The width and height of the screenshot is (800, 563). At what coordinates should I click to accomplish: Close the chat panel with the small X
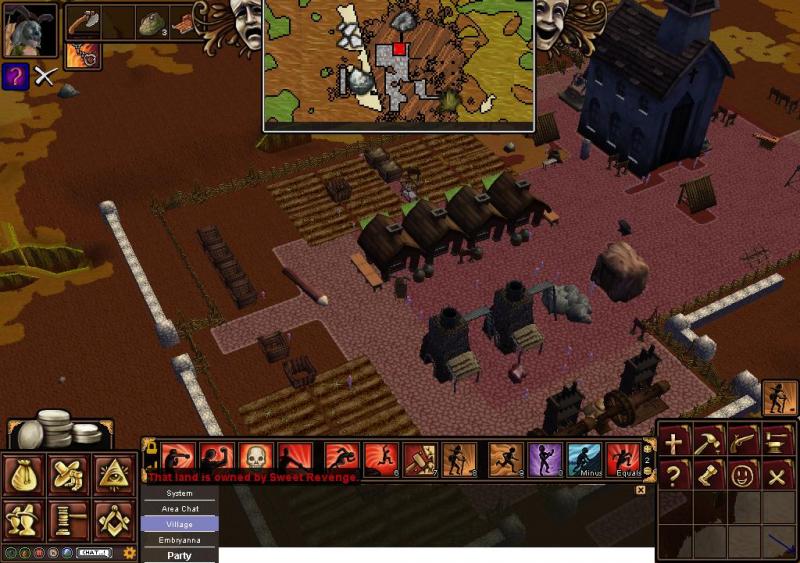[641, 490]
